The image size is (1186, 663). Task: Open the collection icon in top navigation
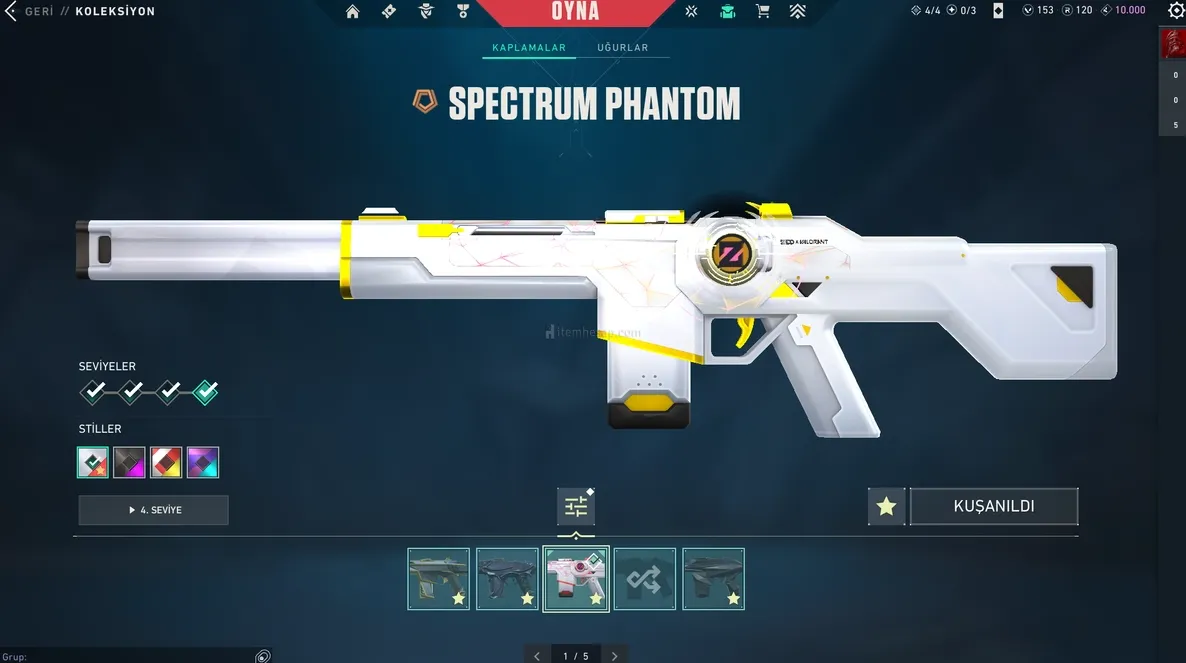pyautogui.click(x=727, y=12)
